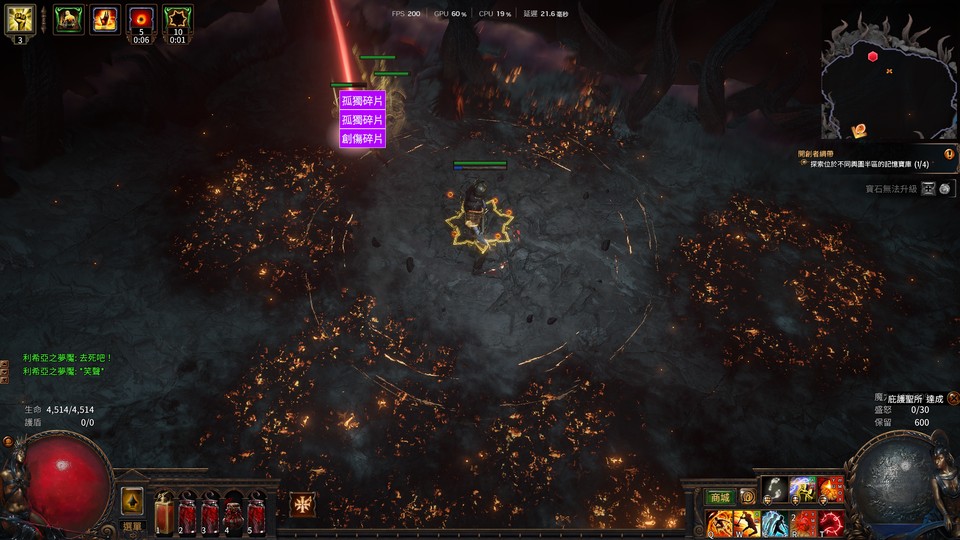This screenshot has height=540, width=960.
Task: Use the round red flask in slot 4
Action: pyautogui.click(x=235, y=514)
